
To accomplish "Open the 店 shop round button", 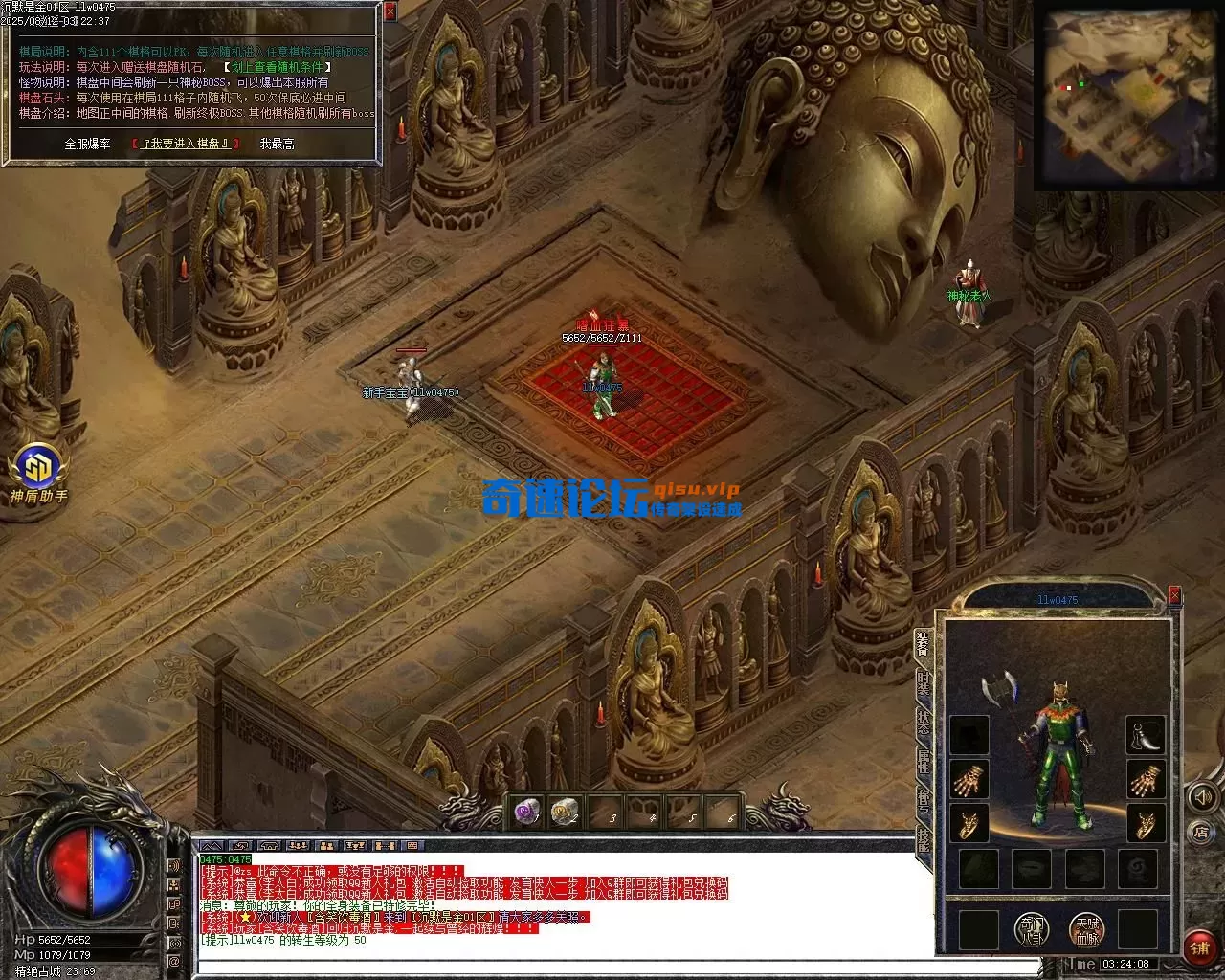I will pyautogui.click(x=1200, y=833).
